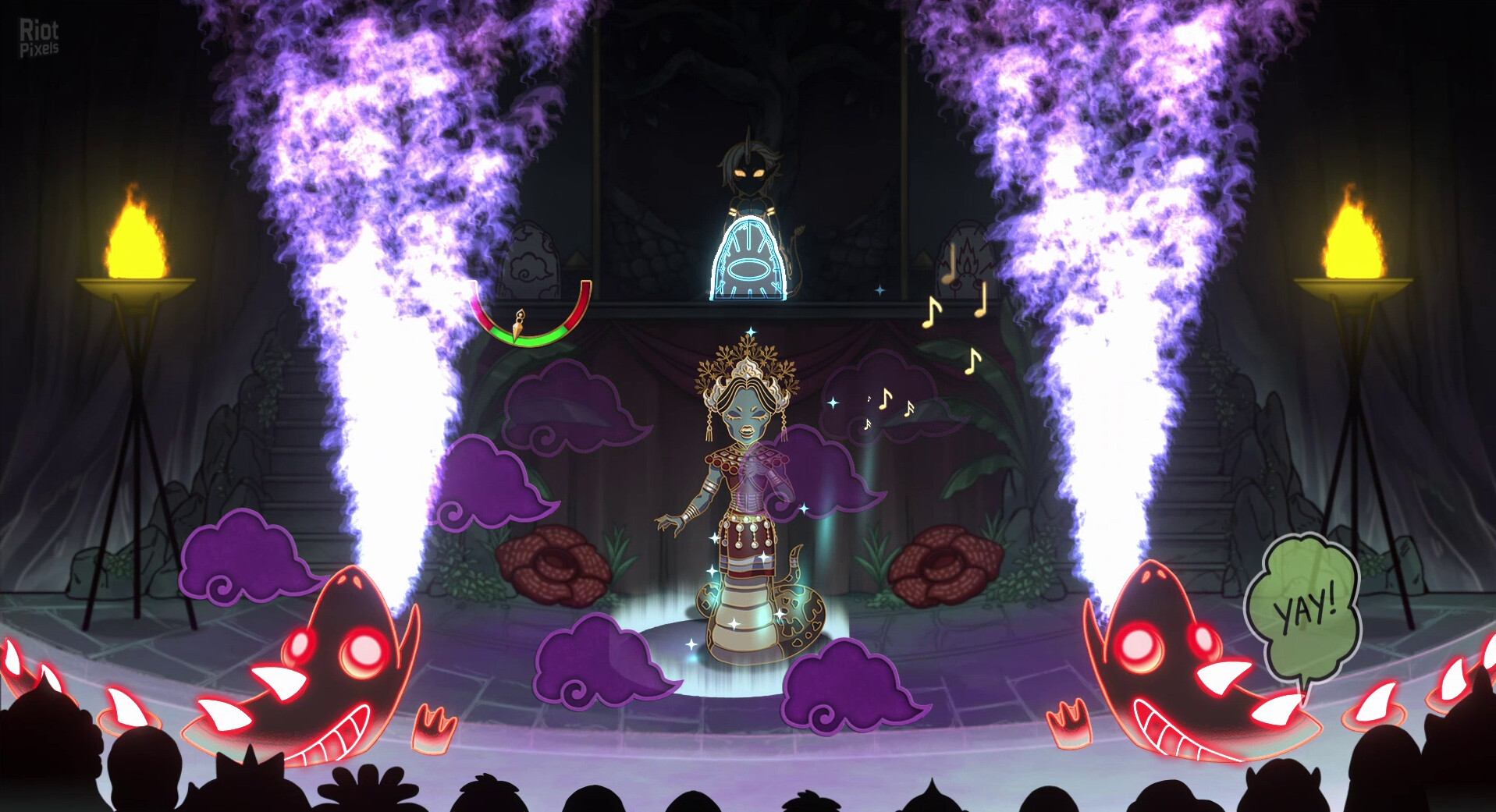
Task: Trigger the flame-symbol stage effect stone
Action: pos(964,260)
